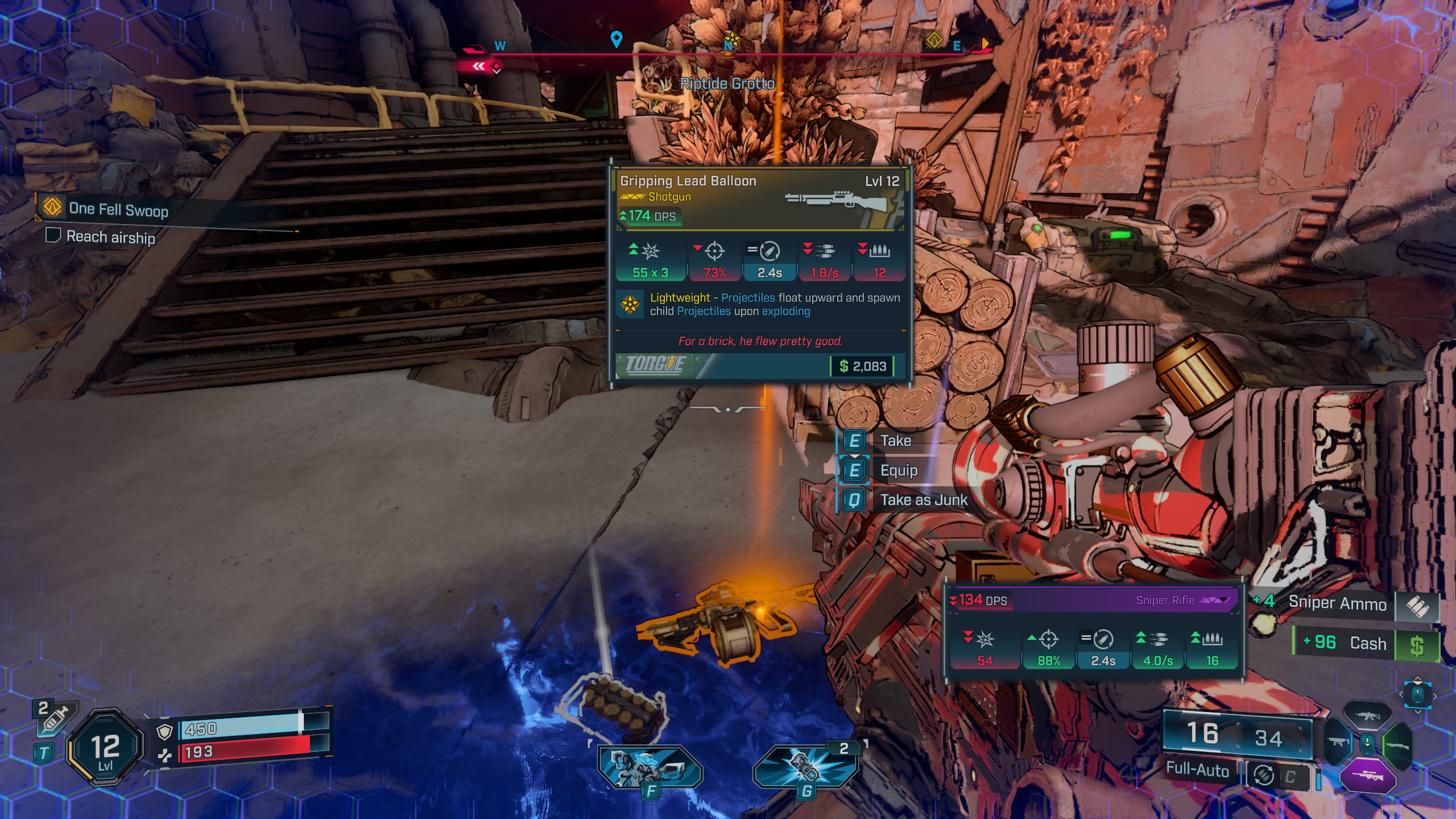Select the blue submachine gun weapon slot
This screenshot has height=819, width=1456.
pos(1338,743)
